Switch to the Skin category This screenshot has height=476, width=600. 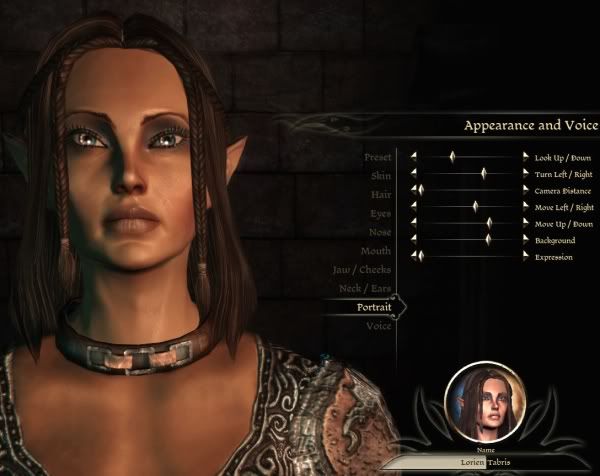pos(380,176)
